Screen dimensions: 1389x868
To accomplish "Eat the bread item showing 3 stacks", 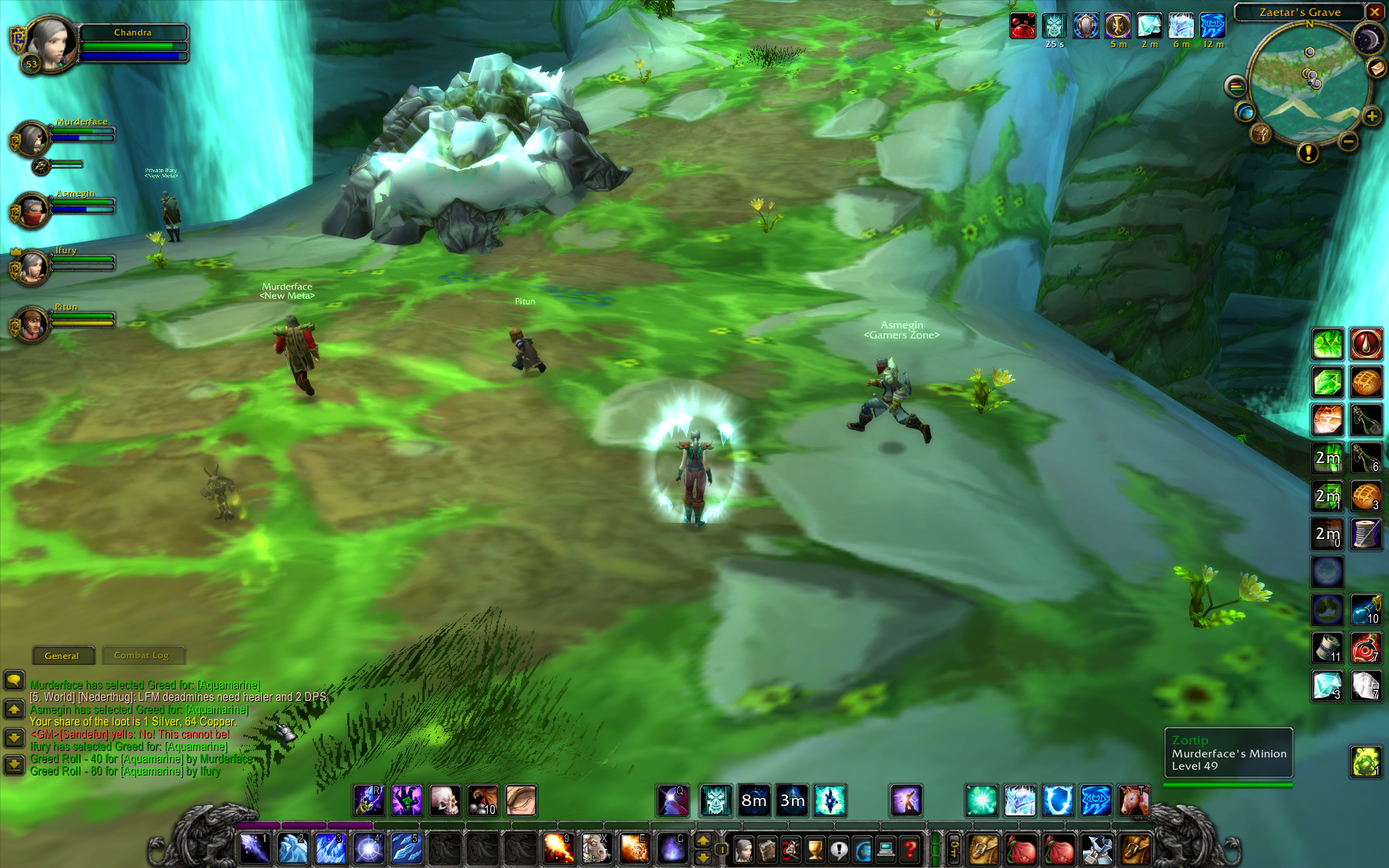I will click(x=1366, y=497).
